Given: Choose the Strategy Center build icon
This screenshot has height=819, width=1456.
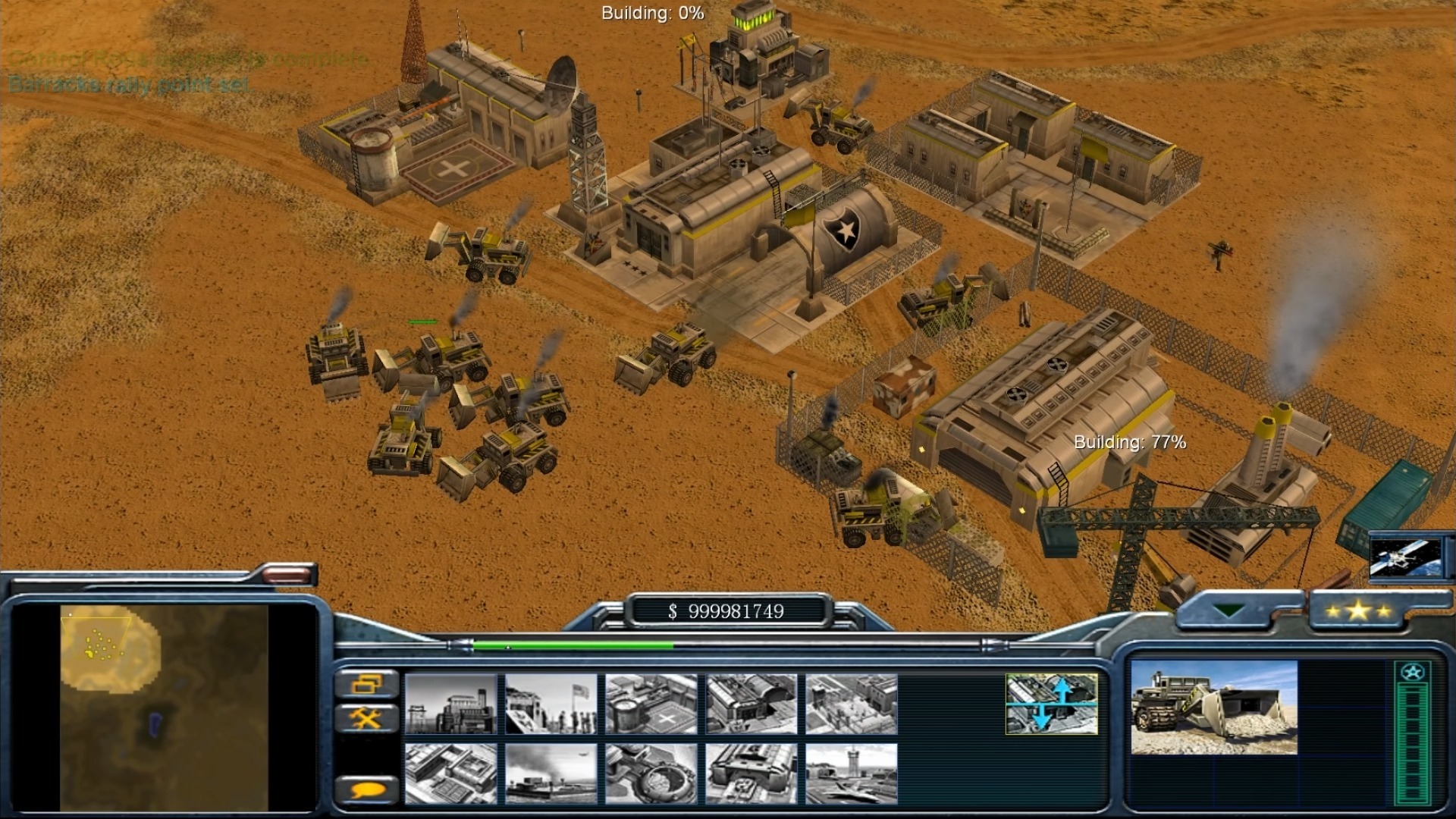Looking at the screenshot, I should tap(450, 773).
